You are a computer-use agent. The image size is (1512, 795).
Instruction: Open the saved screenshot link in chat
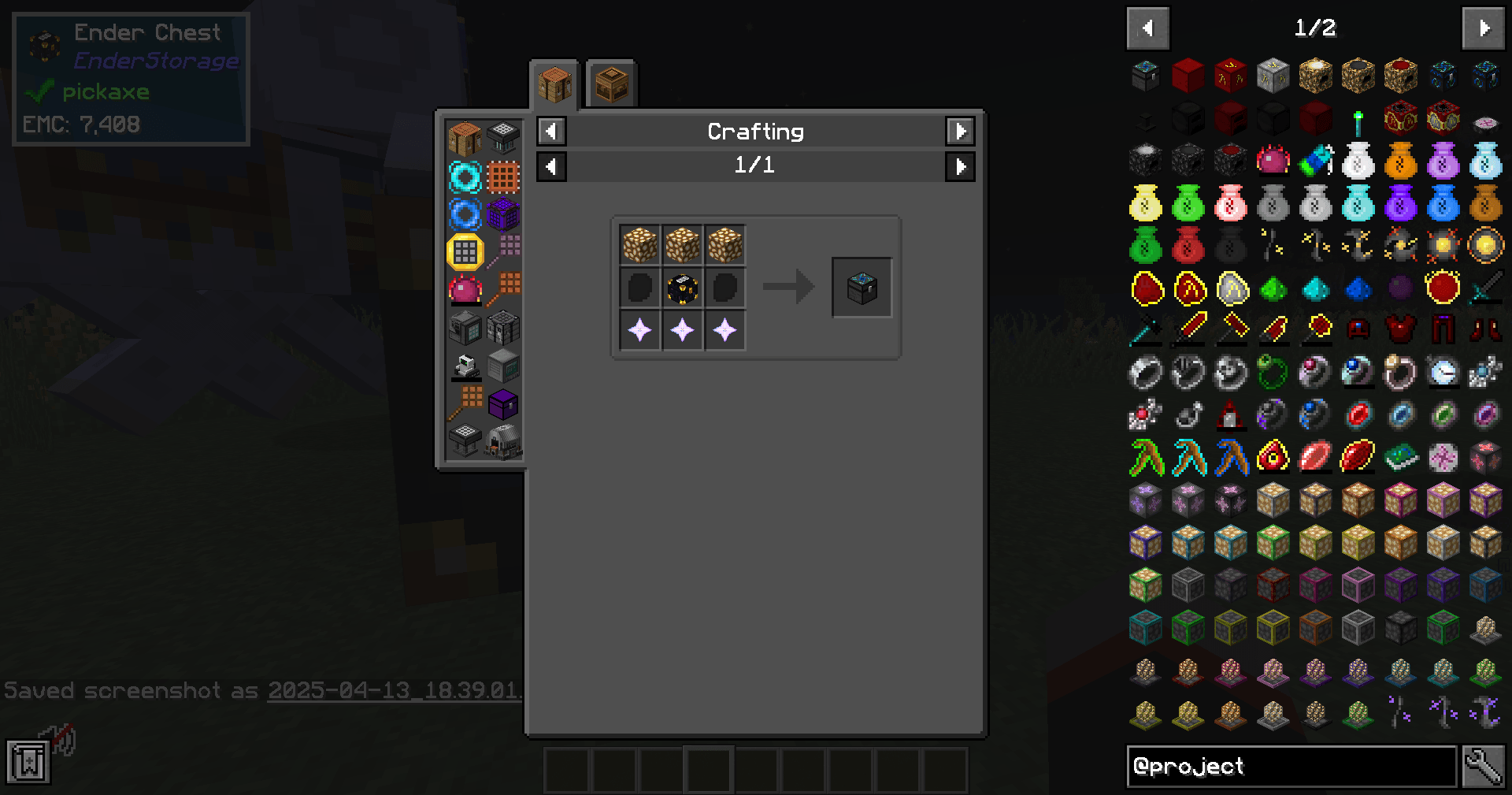[394, 691]
